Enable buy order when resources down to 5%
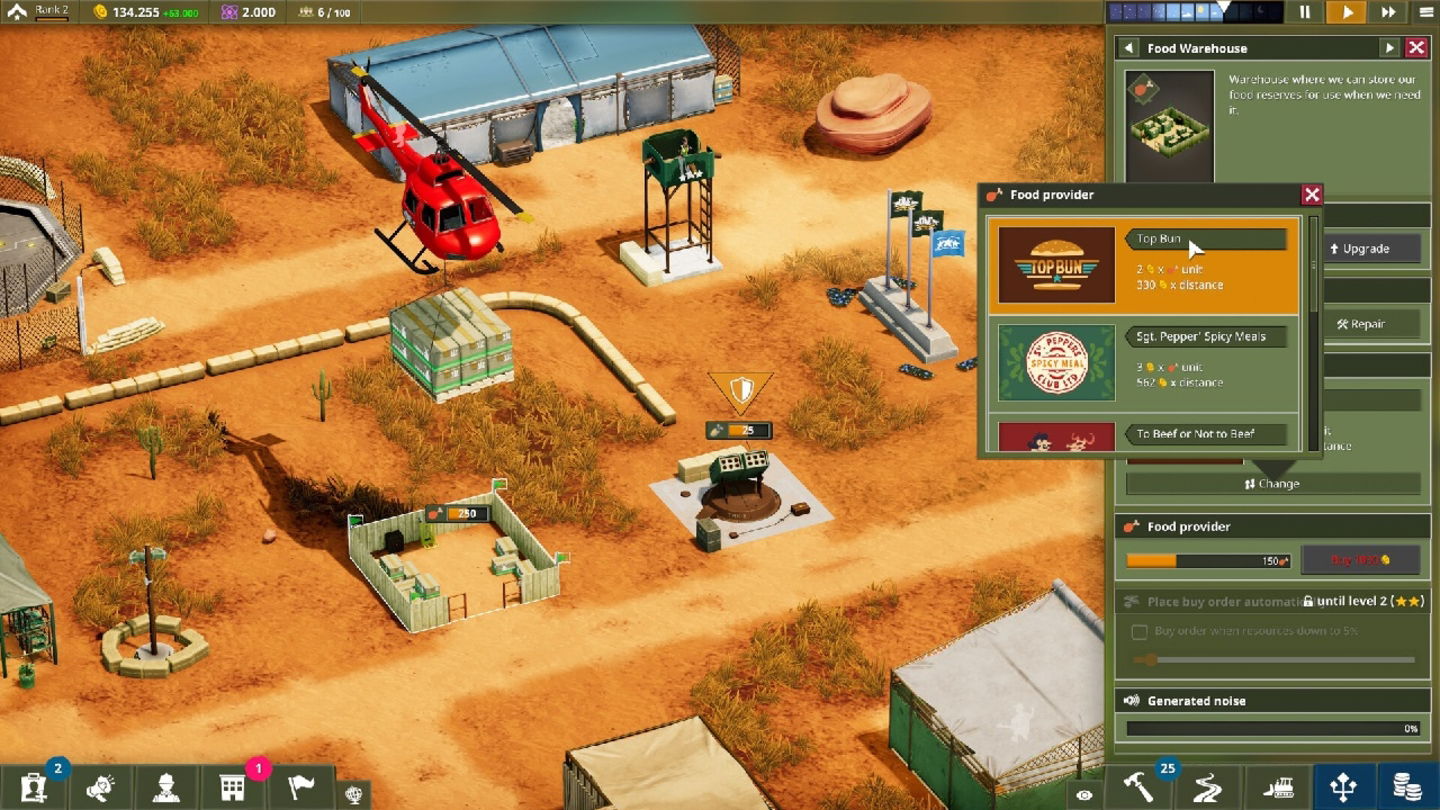1440x810 pixels. 1139,632
